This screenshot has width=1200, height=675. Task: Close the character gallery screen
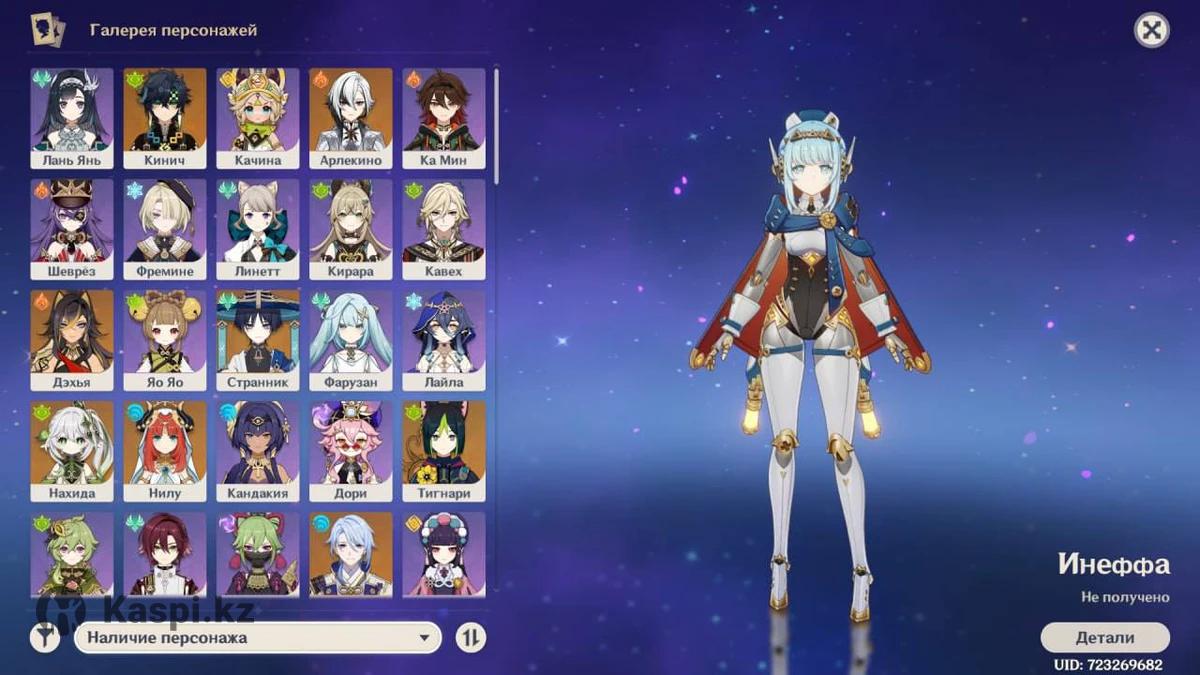(1151, 30)
